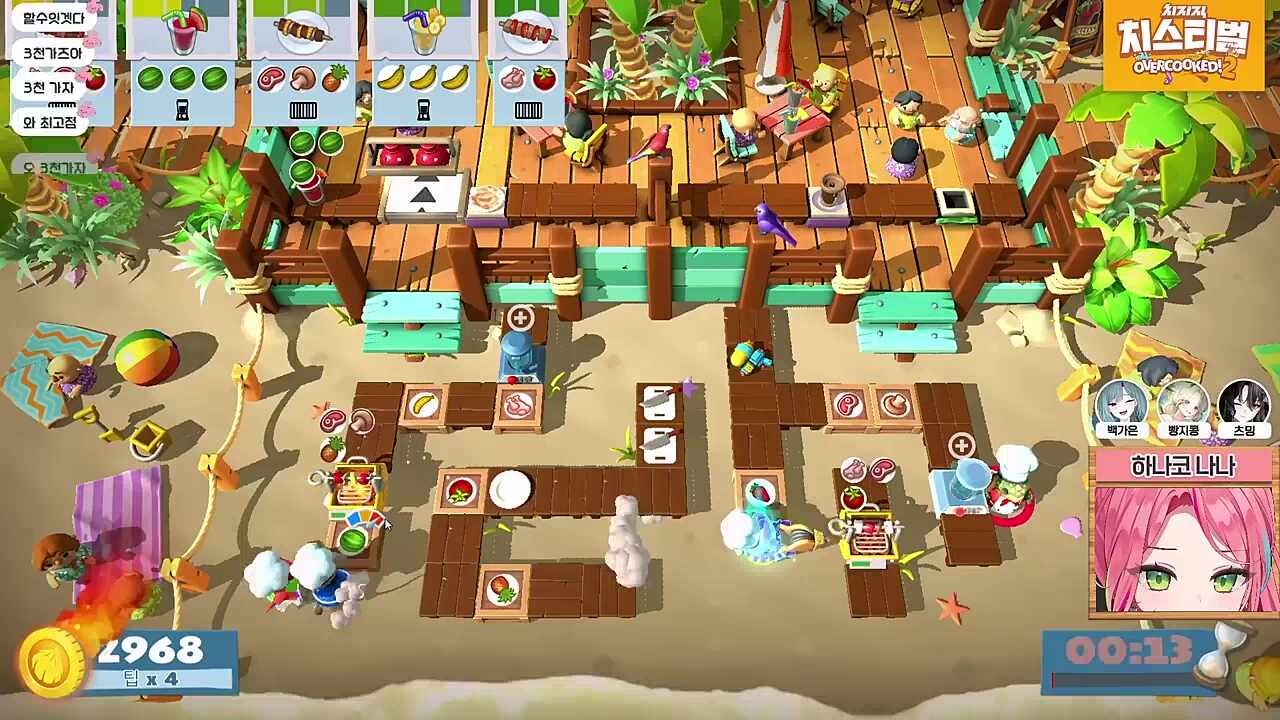1280x720 pixels.
Task: Select the watermelon smoothie order ticket
Action: coord(182,62)
